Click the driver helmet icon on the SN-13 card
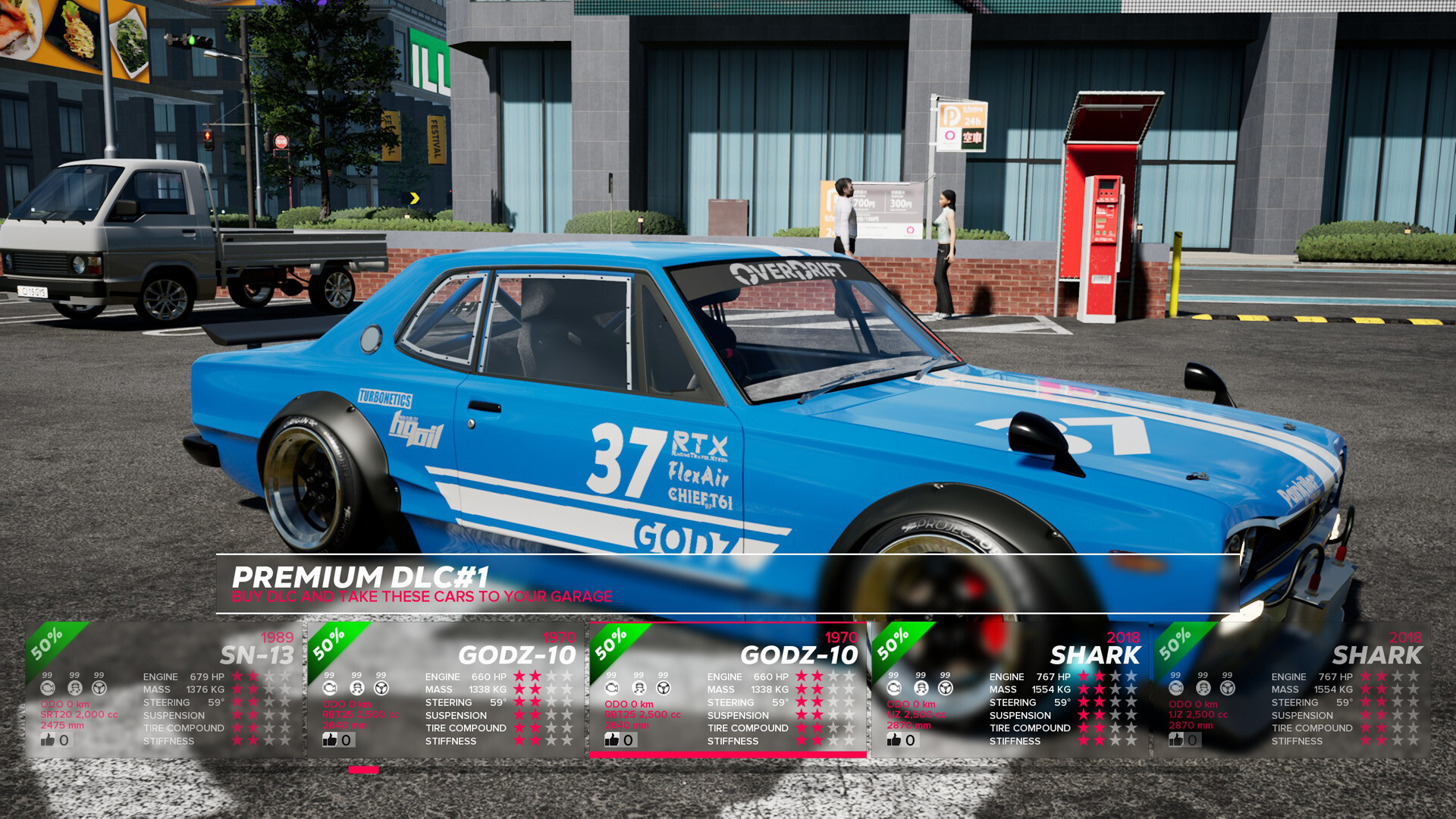Screen dimensions: 1456x819 click(74, 688)
